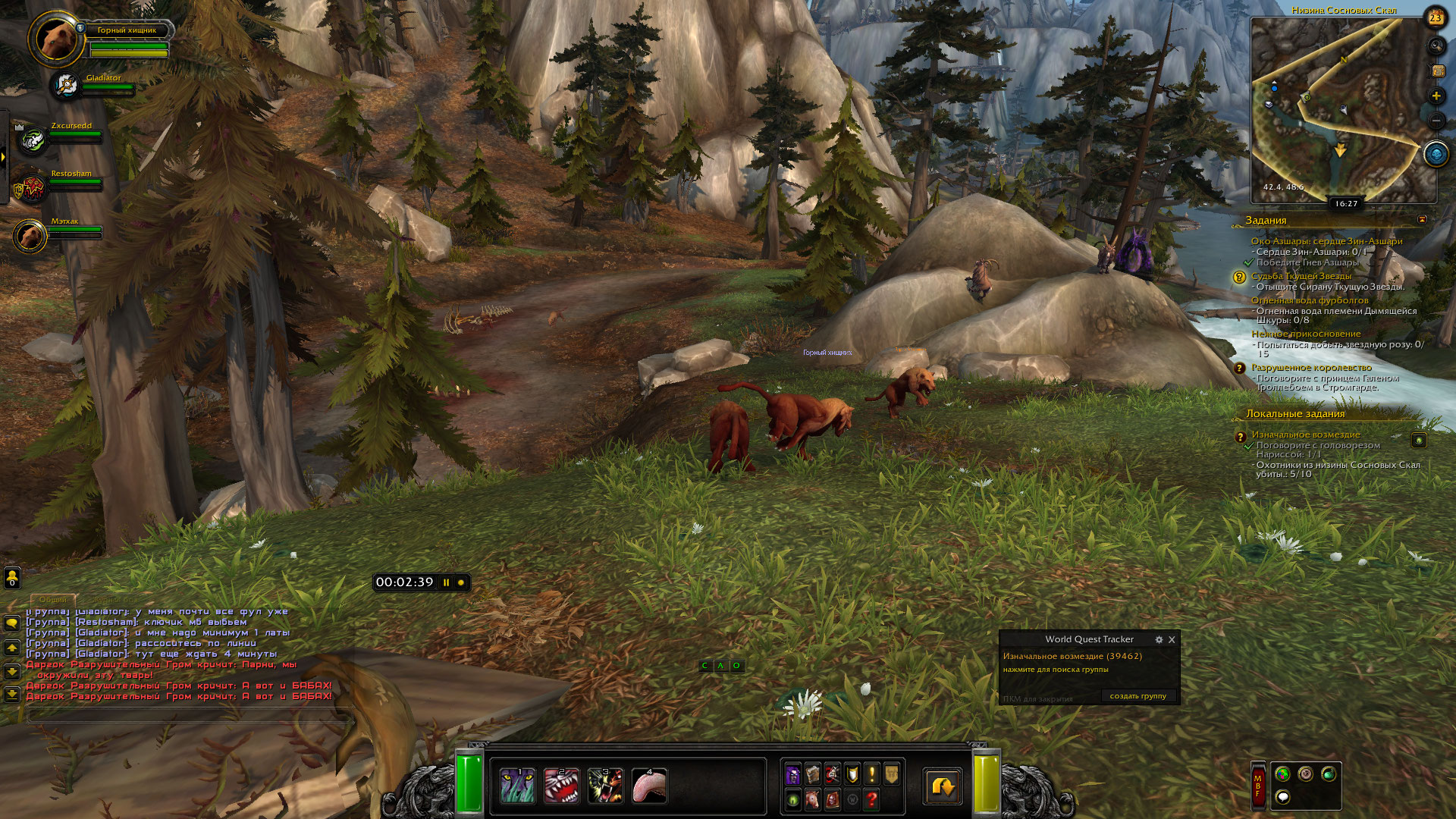The image size is (1456, 819).
Task: Select the Zxcursedd party member frame
Action: (33, 140)
